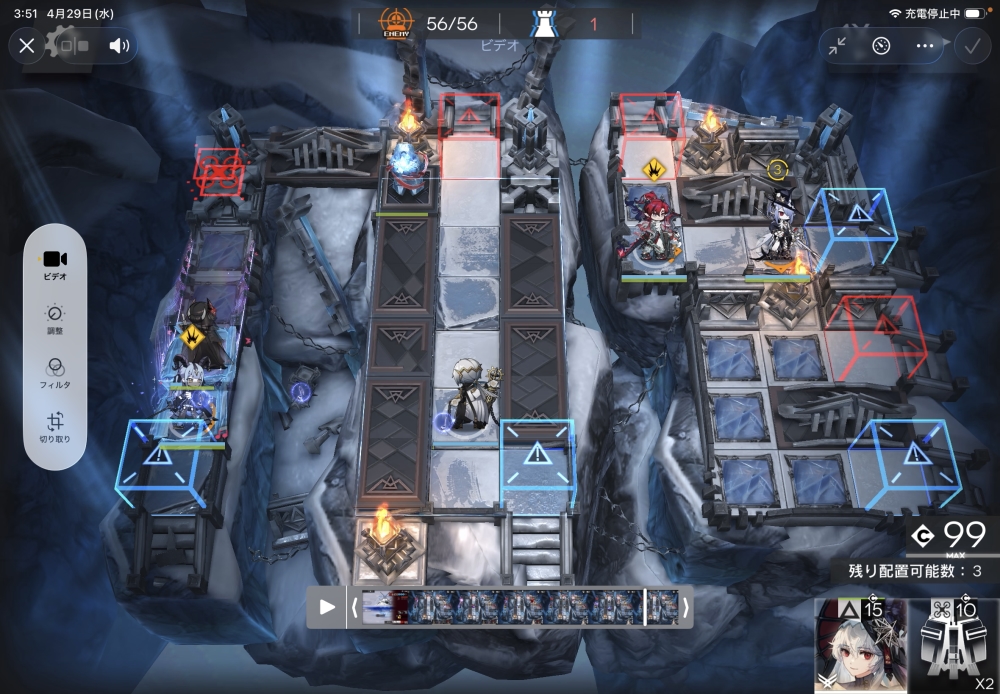Open the three-dot more options menu
1000x694 pixels.
[924, 45]
